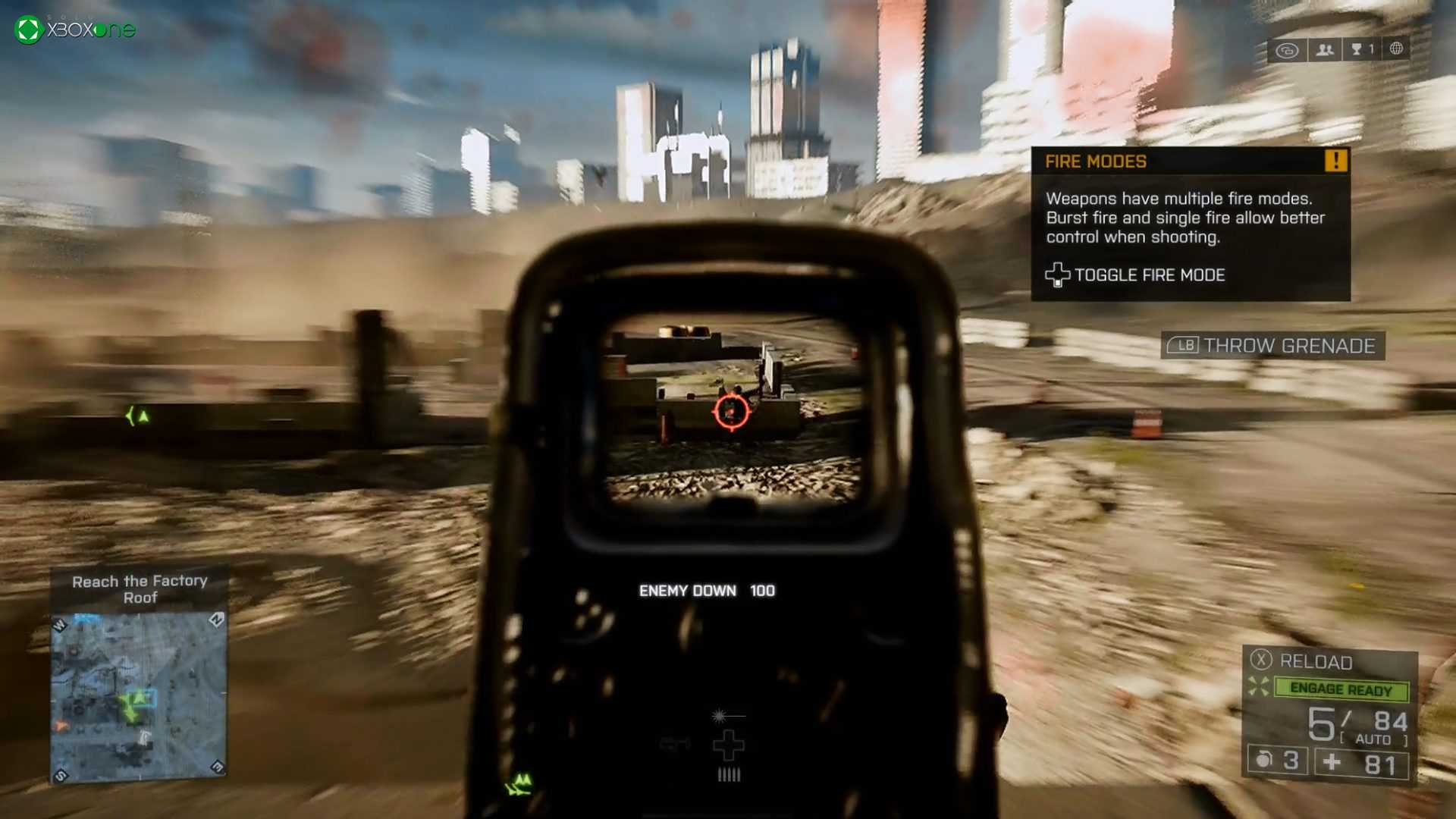Open the globe network icon
The width and height of the screenshot is (1456, 819).
[x=1396, y=49]
